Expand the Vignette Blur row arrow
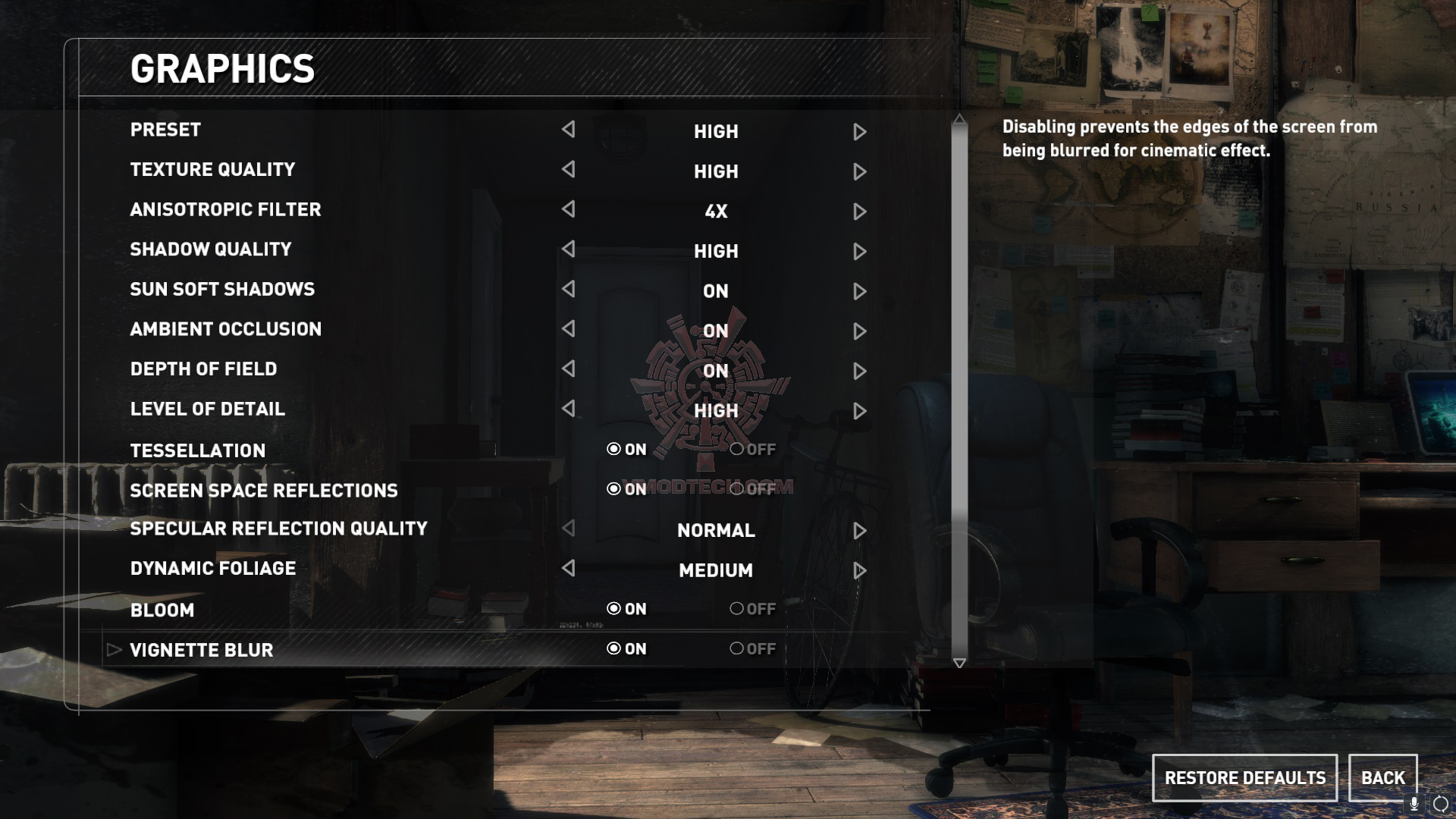Image resolution: width=1456 pixels, height=819 pixels. [x=114, y=648]
